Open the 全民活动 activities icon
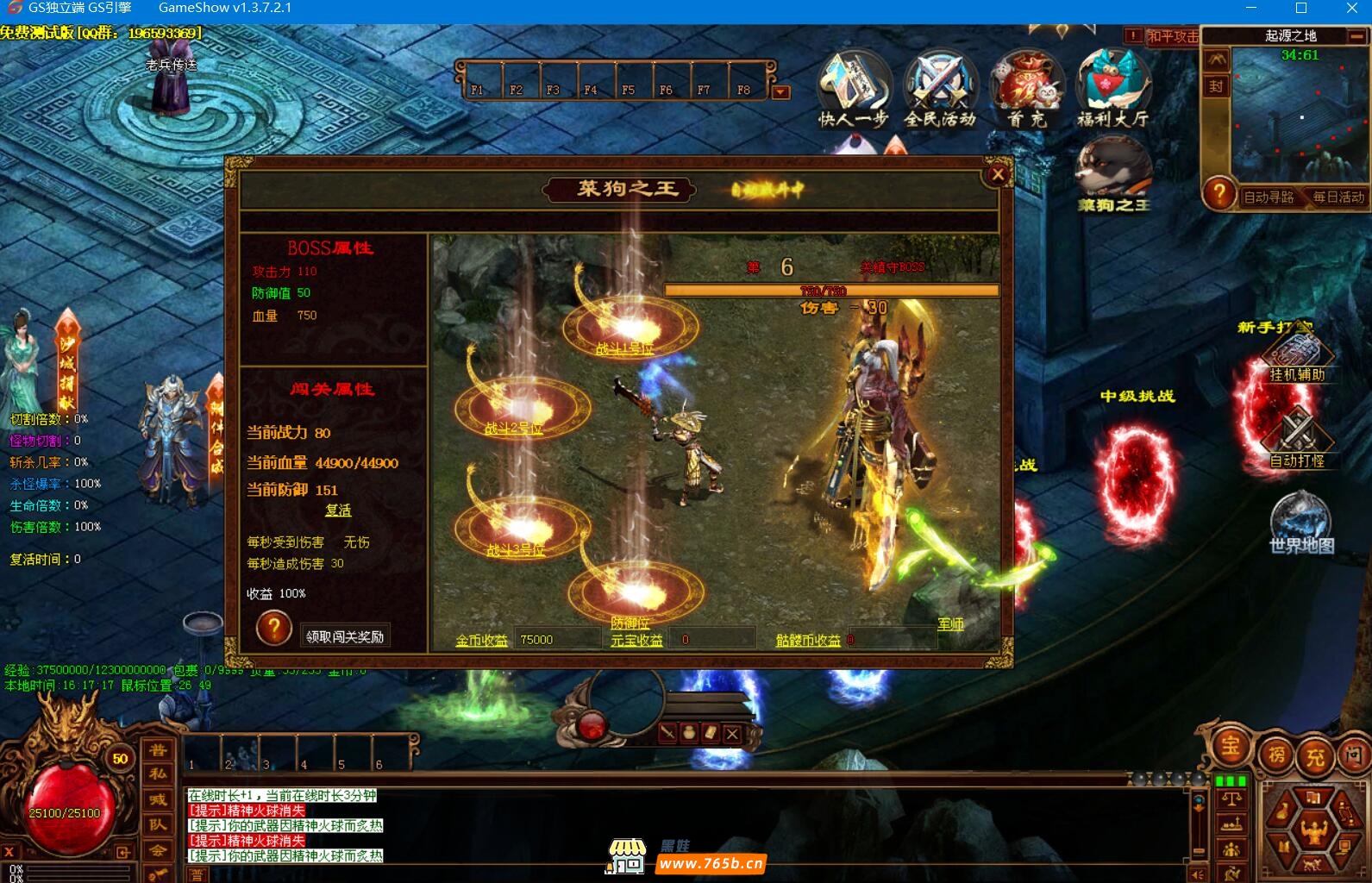This screenshot has height=883, width=1372. [x=939, y=89]
